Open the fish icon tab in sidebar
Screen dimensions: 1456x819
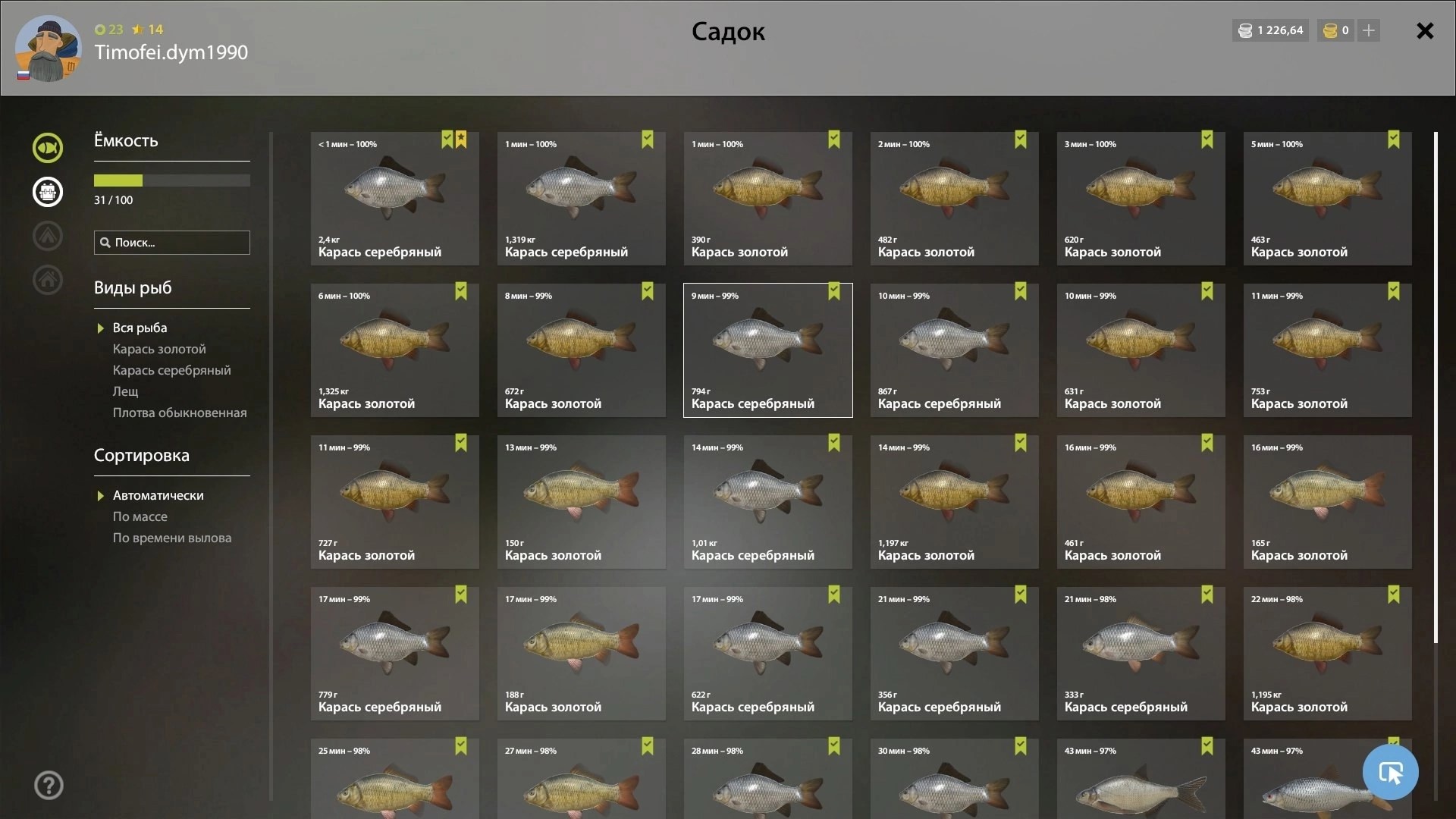click(48, 148)
